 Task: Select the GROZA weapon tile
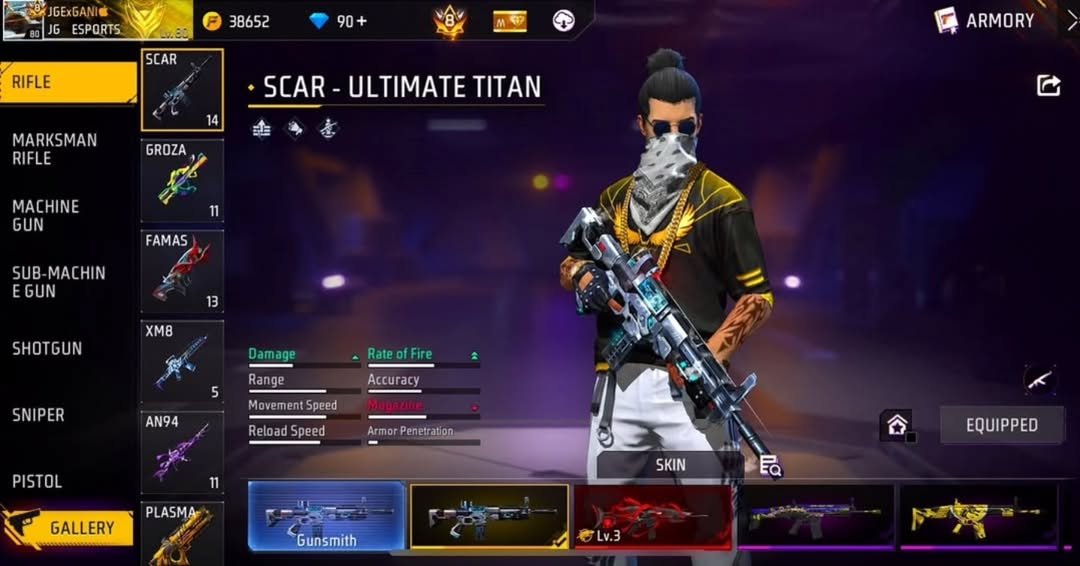[182, 180]
